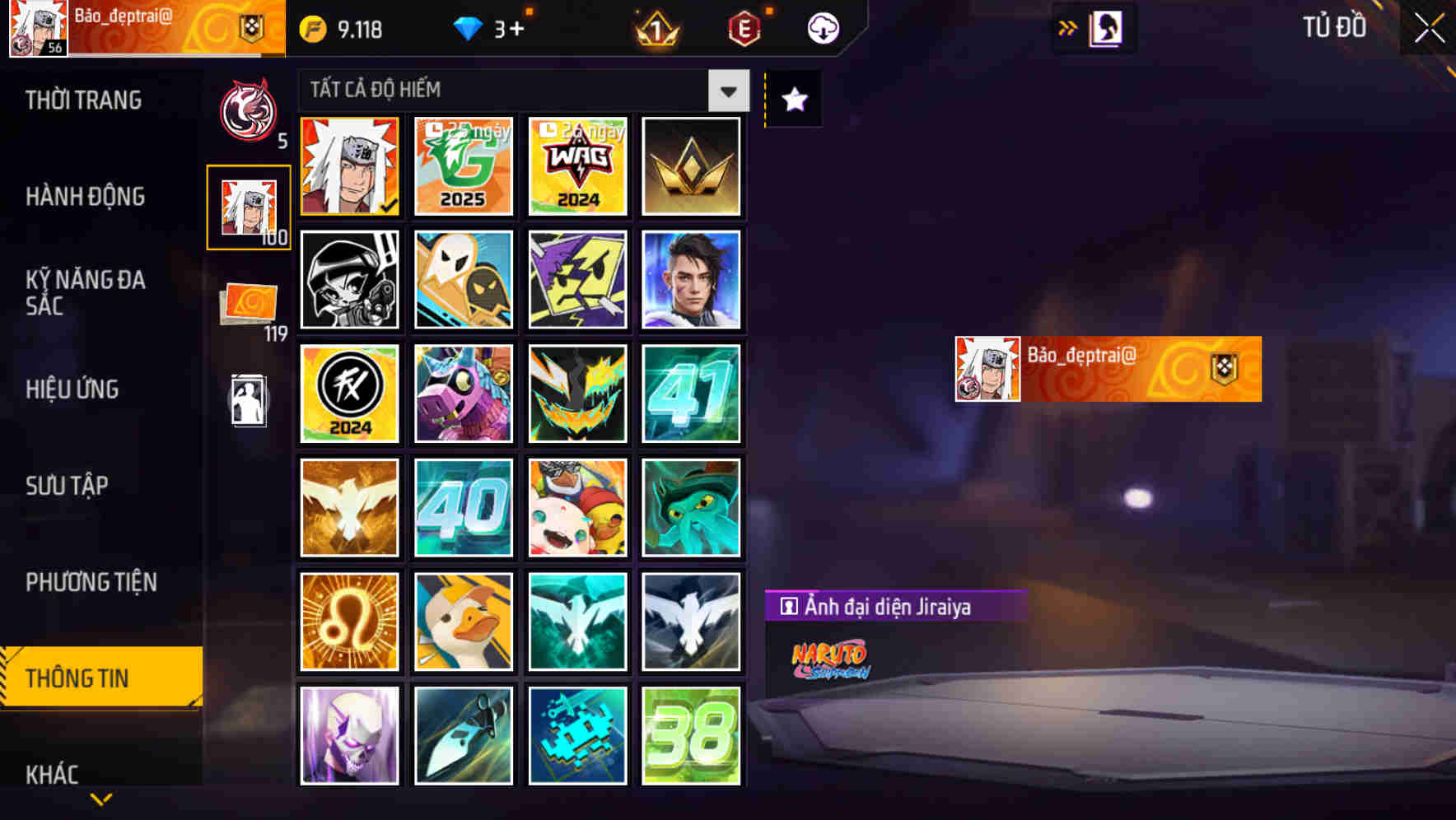The width and height of the screenshot is (1456, 820).
Task: Open the avatar category showing 100 items
Action: pos(249,206)
